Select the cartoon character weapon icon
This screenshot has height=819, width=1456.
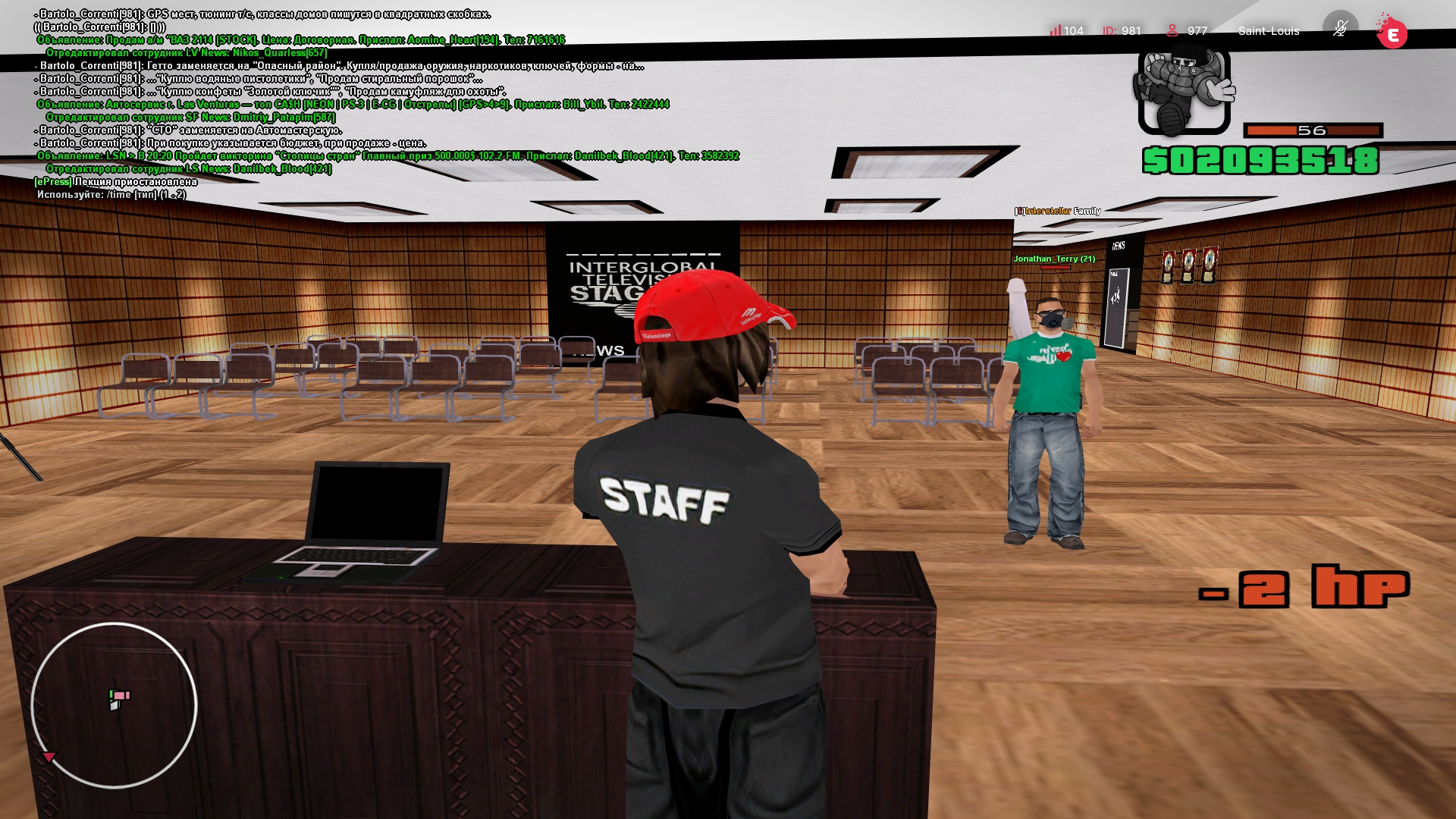click(1183, 91)
